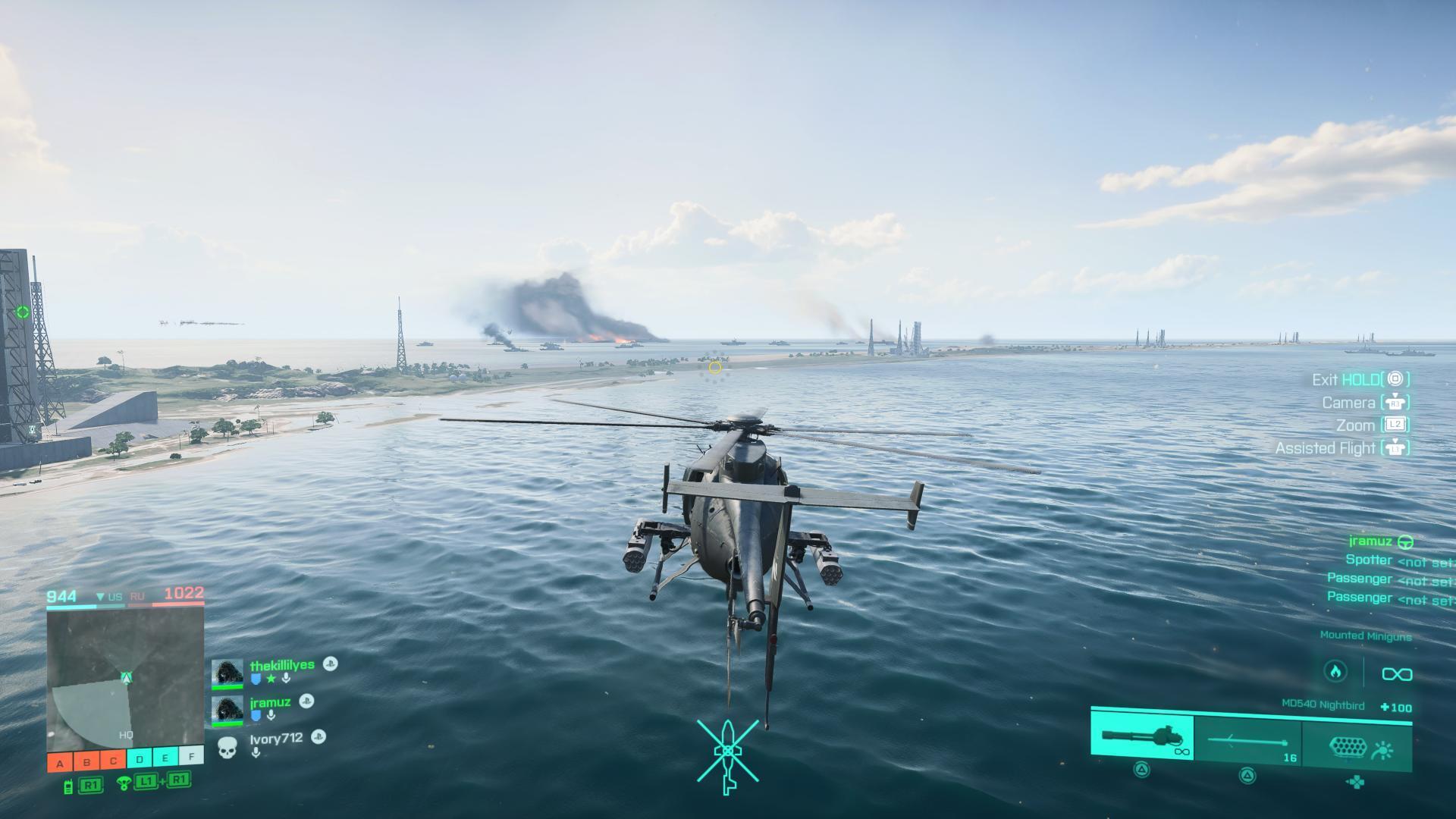Image resolution: width=1456 pixels, height=819 pixels.
Task: Select objective C flag indicator
Action: pyautogui.click(x=113, y=761)
